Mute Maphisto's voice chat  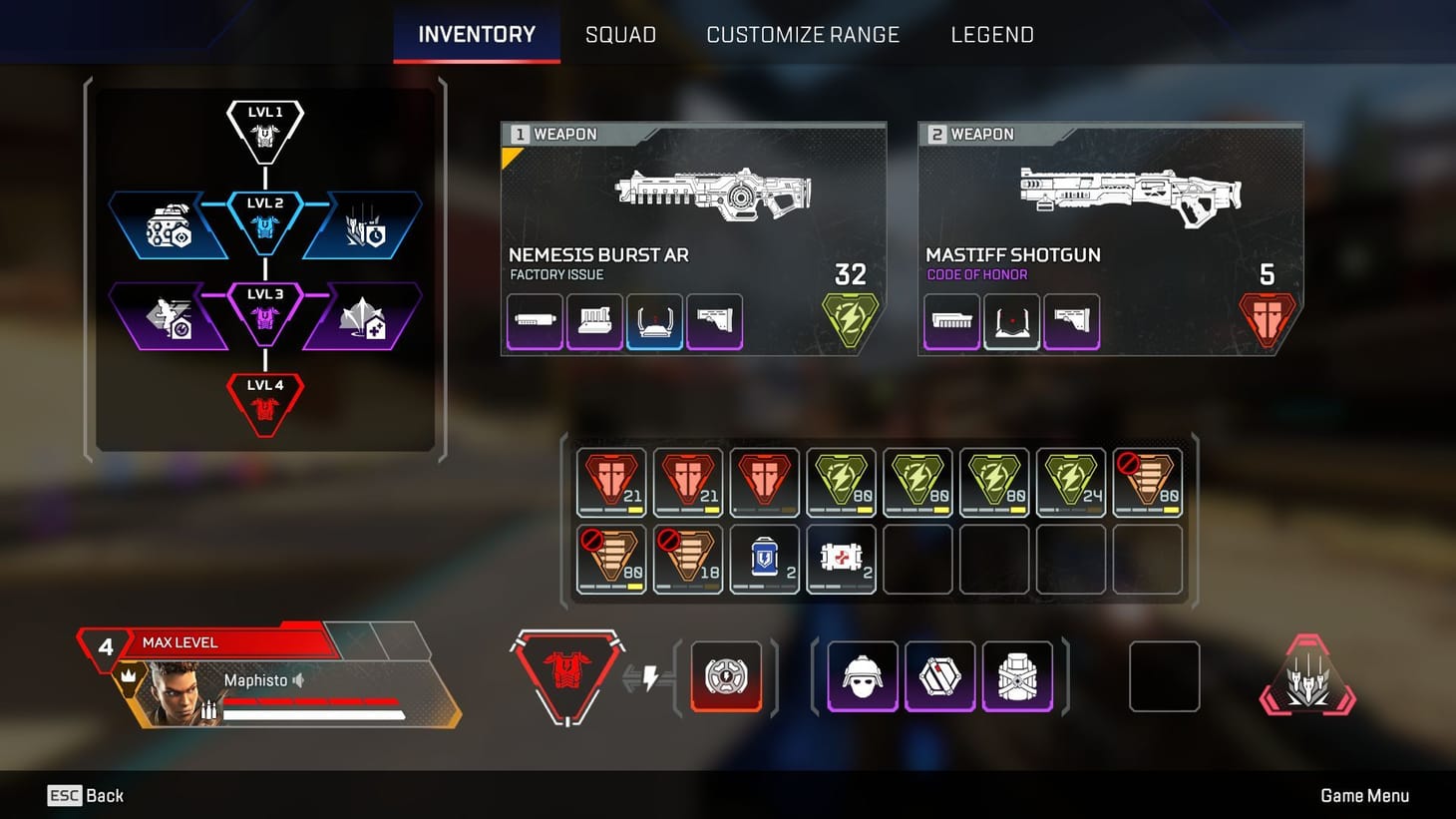point(301,680)
